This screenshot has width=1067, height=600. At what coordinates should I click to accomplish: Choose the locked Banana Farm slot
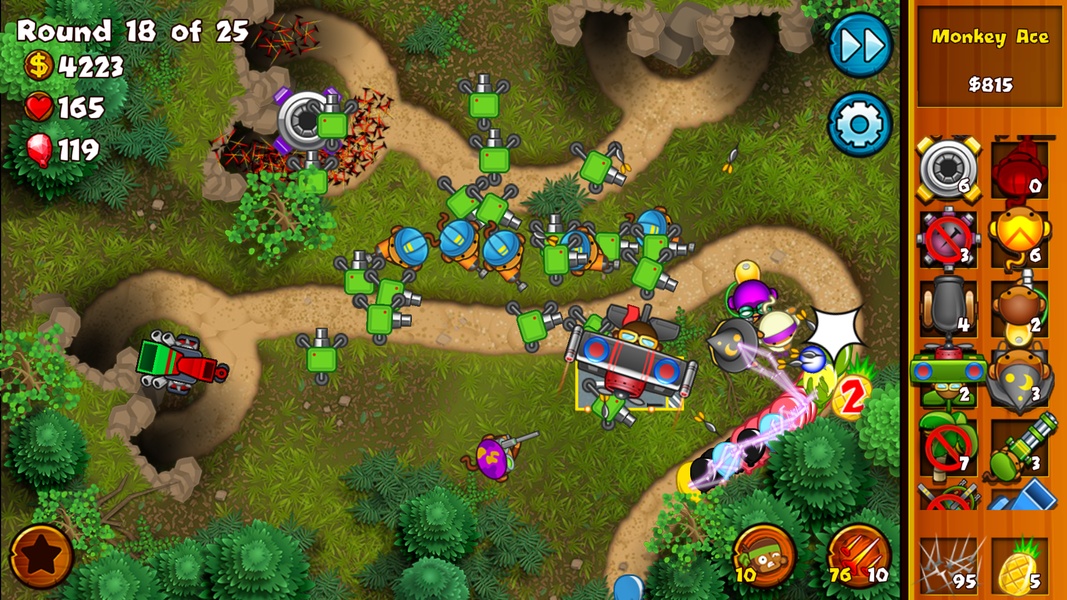946,447
